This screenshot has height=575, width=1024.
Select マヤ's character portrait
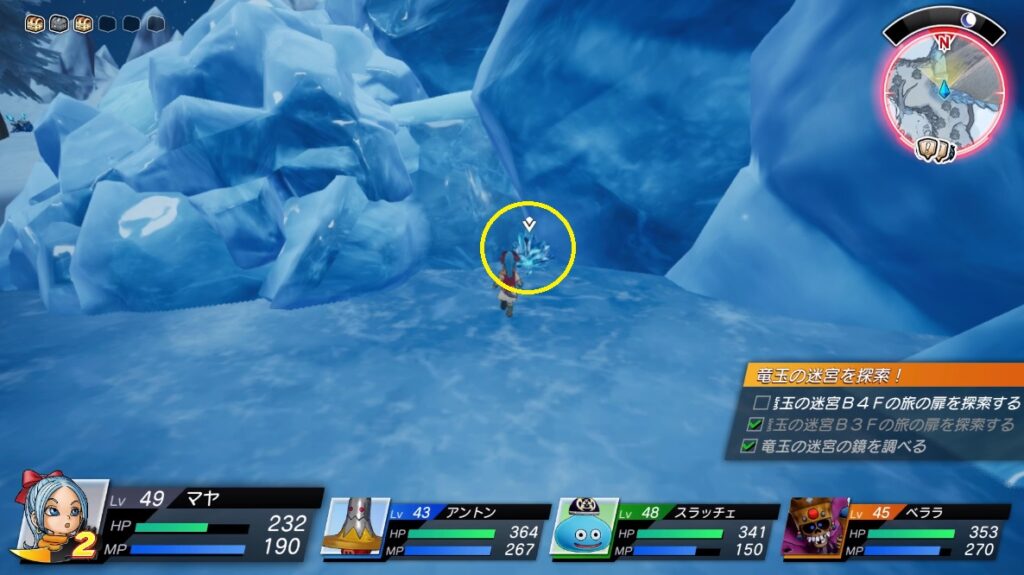pyautogui.click(x=58, y=514)
